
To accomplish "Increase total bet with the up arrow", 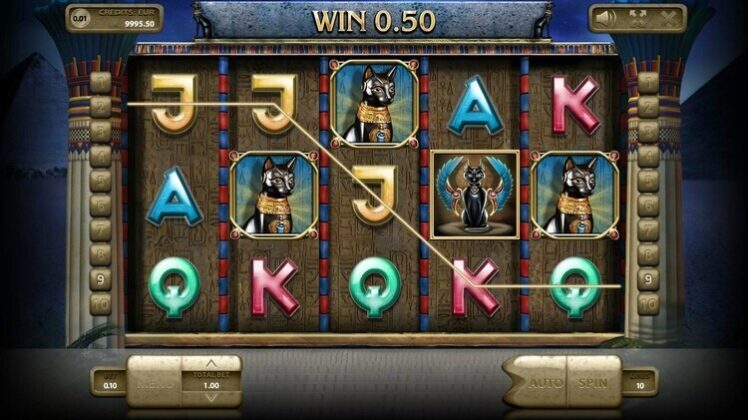I will [x=211, y=363].
